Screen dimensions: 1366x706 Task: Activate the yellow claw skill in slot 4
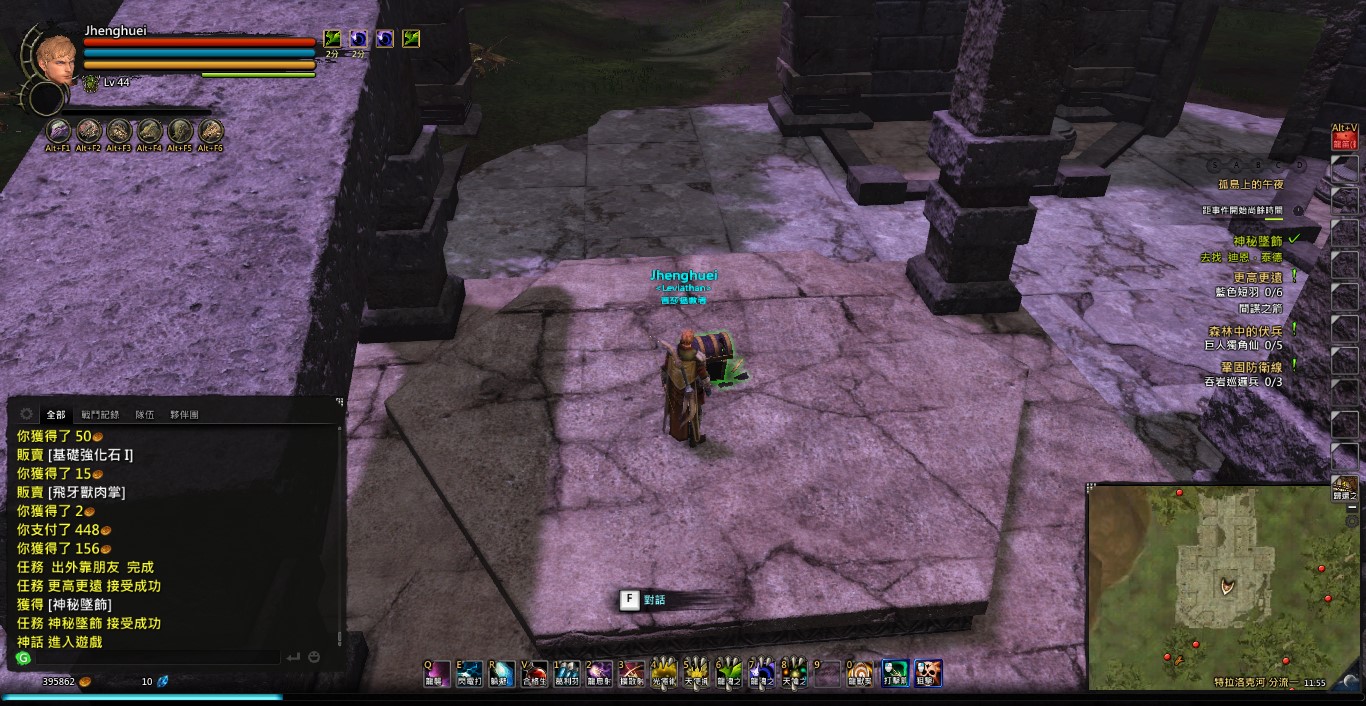coord(664,673)
